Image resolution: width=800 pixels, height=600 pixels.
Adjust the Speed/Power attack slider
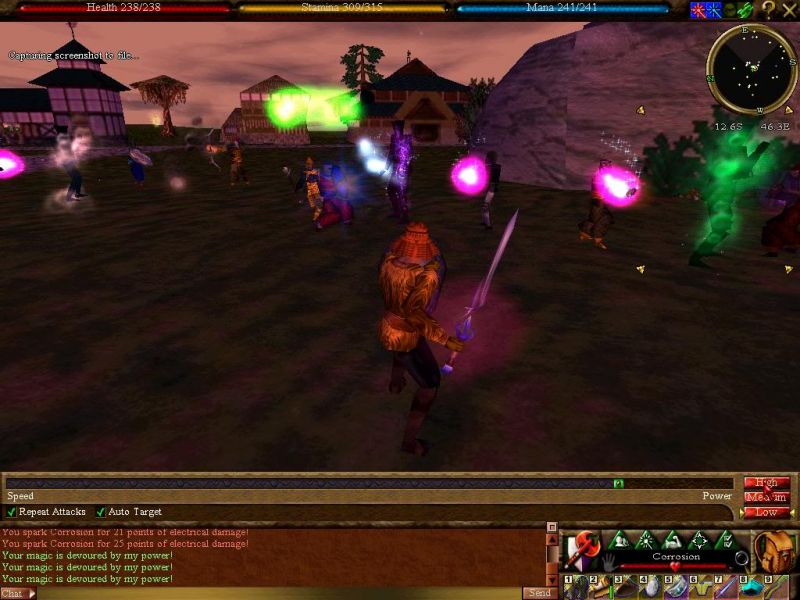[618, 484]
